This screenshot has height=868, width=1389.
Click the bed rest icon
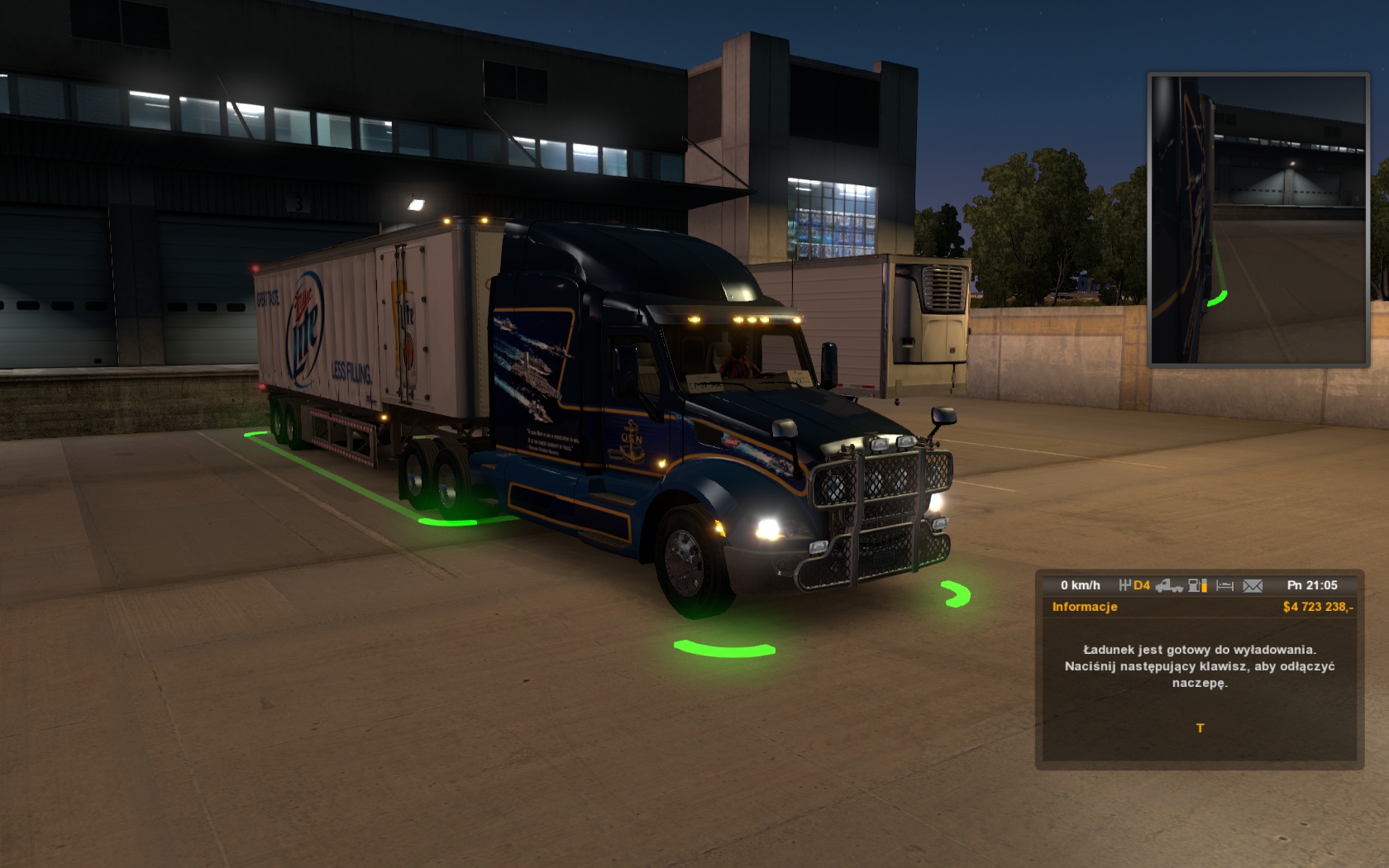pos(1225,585)
